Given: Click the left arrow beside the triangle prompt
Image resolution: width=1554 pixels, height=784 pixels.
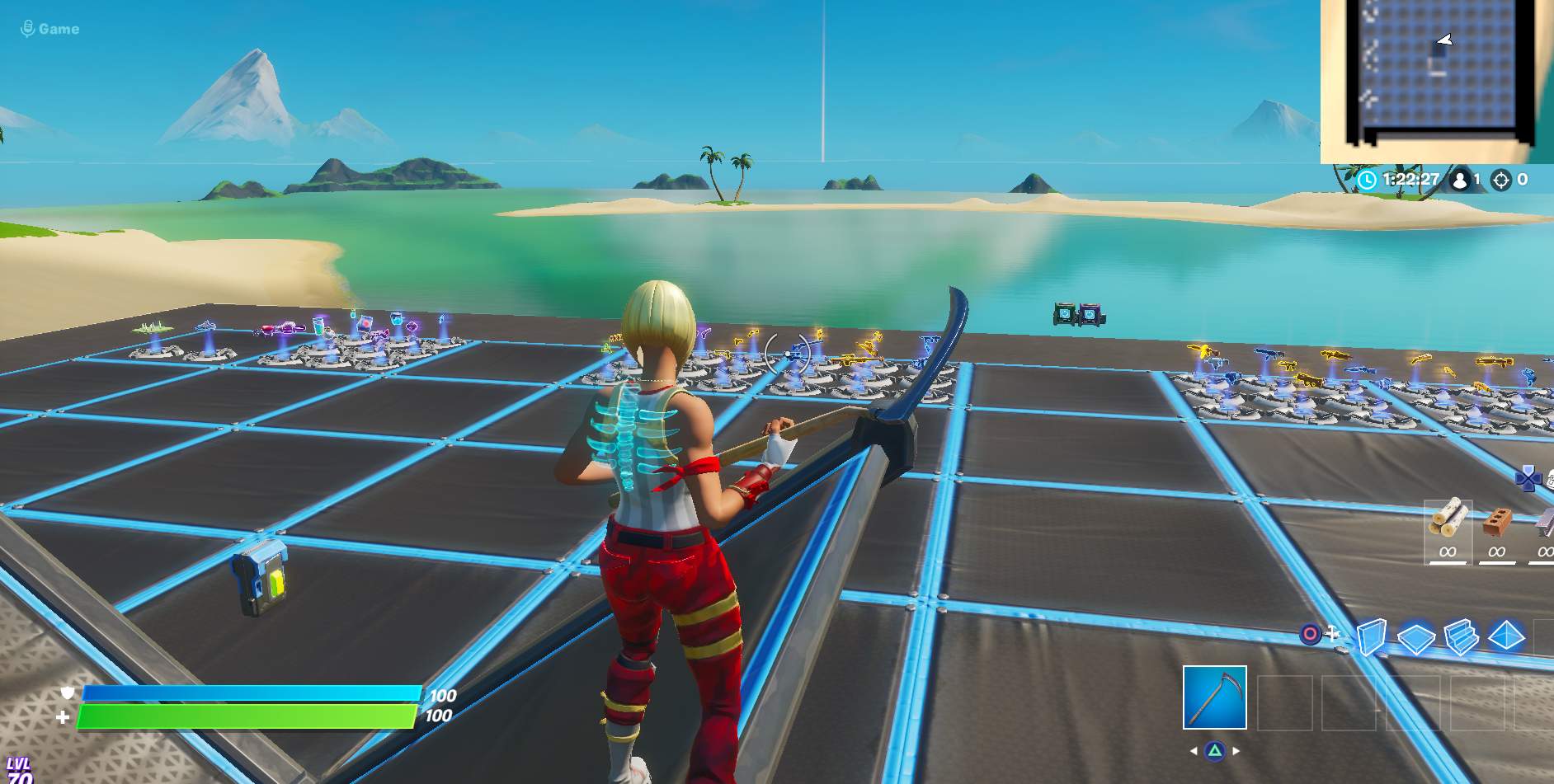Looking at the screenshot, I should click(x=1193, y=750).
